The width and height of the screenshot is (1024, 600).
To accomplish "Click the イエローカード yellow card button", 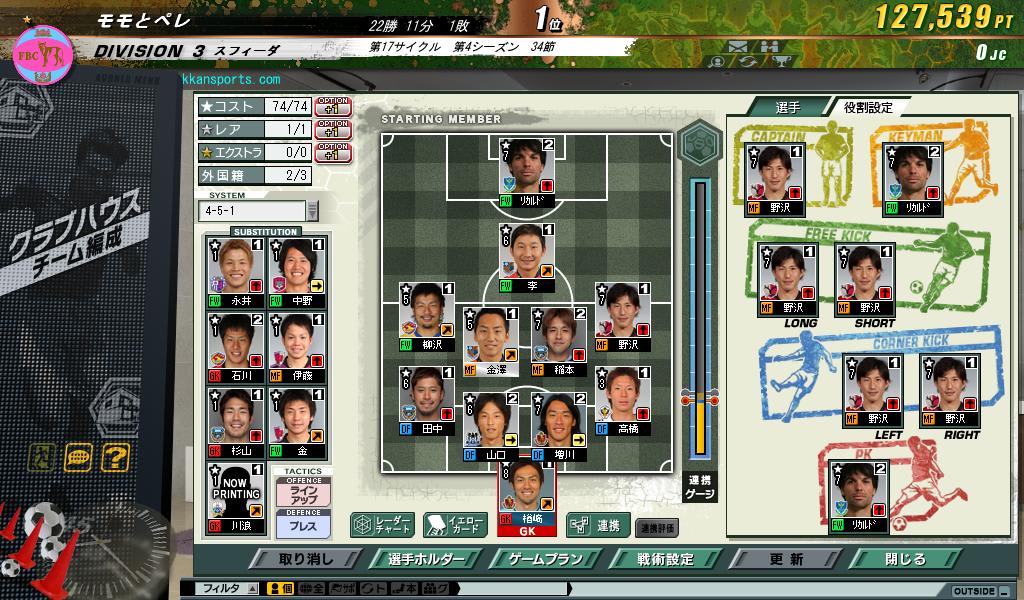I will coord(456,525).
